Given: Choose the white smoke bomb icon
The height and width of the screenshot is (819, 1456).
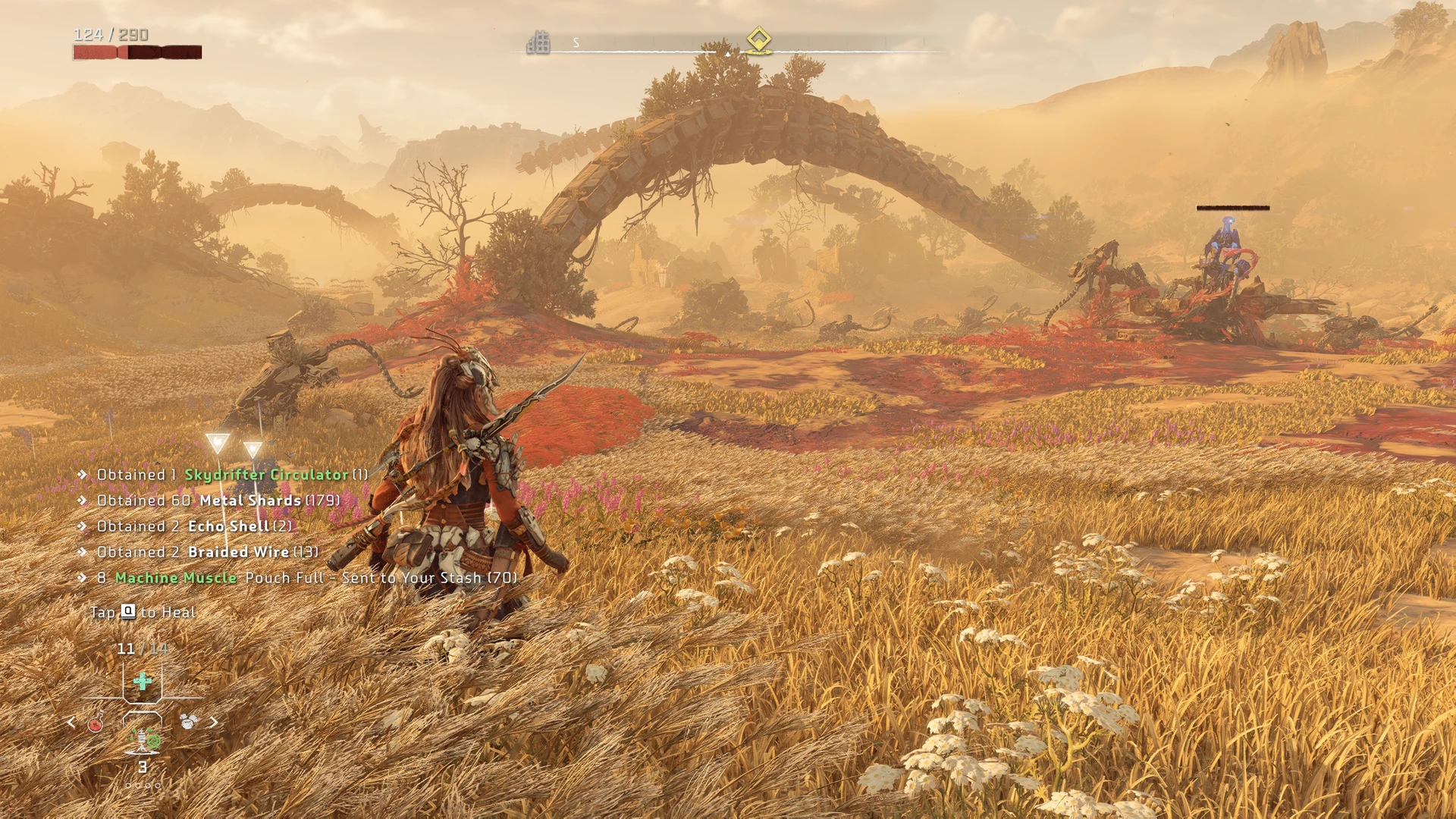Looking at the screenshot, I should pos(188,721).
